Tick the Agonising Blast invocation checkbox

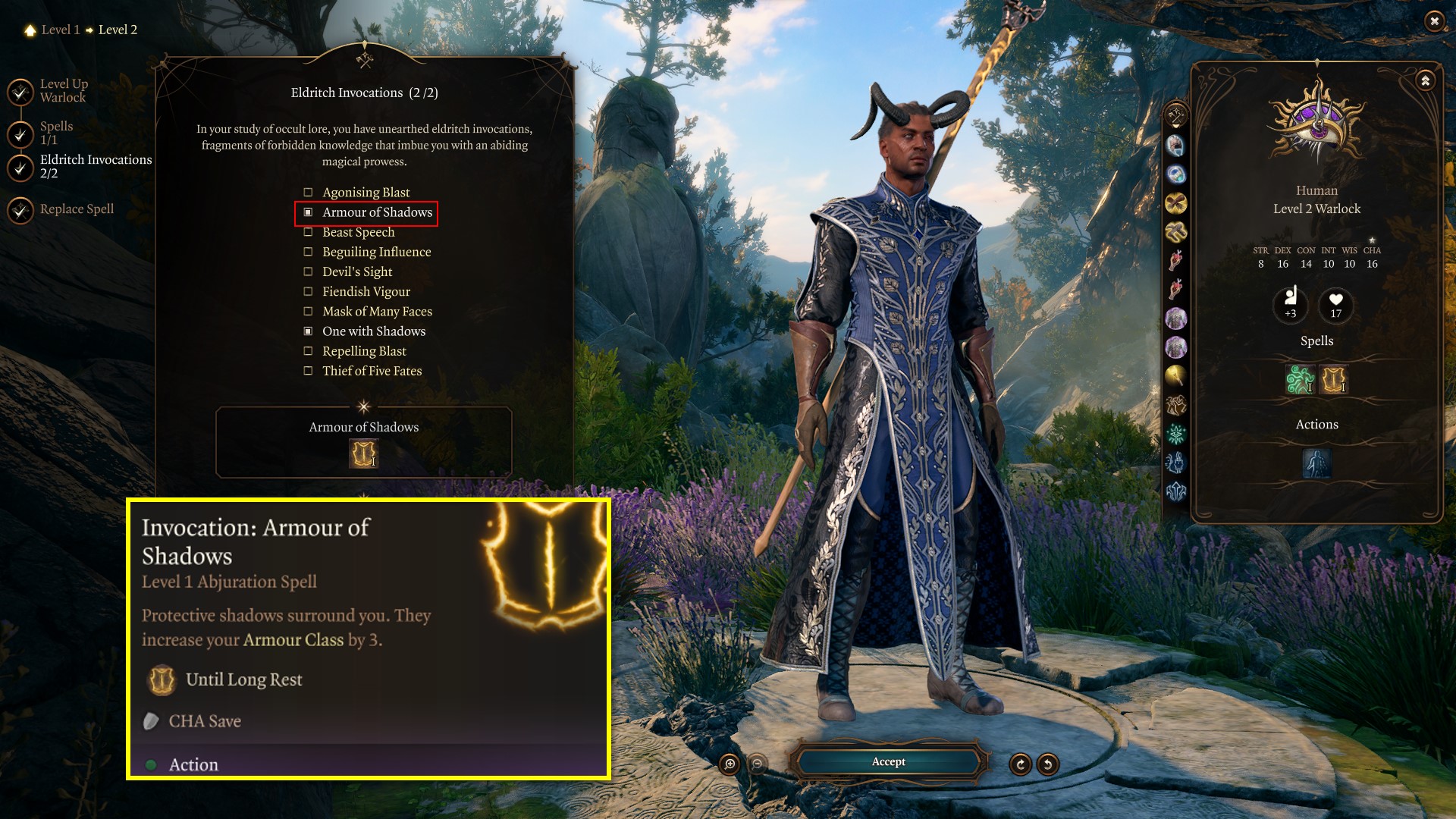click(x=309, y=193)
